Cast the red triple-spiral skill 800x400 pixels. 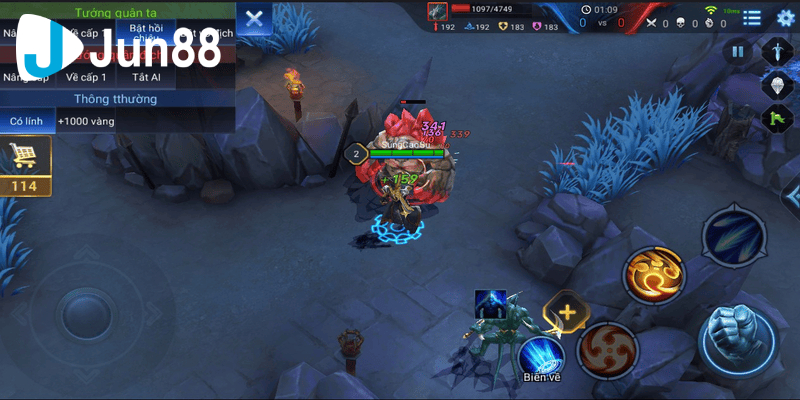coord(606,350)
